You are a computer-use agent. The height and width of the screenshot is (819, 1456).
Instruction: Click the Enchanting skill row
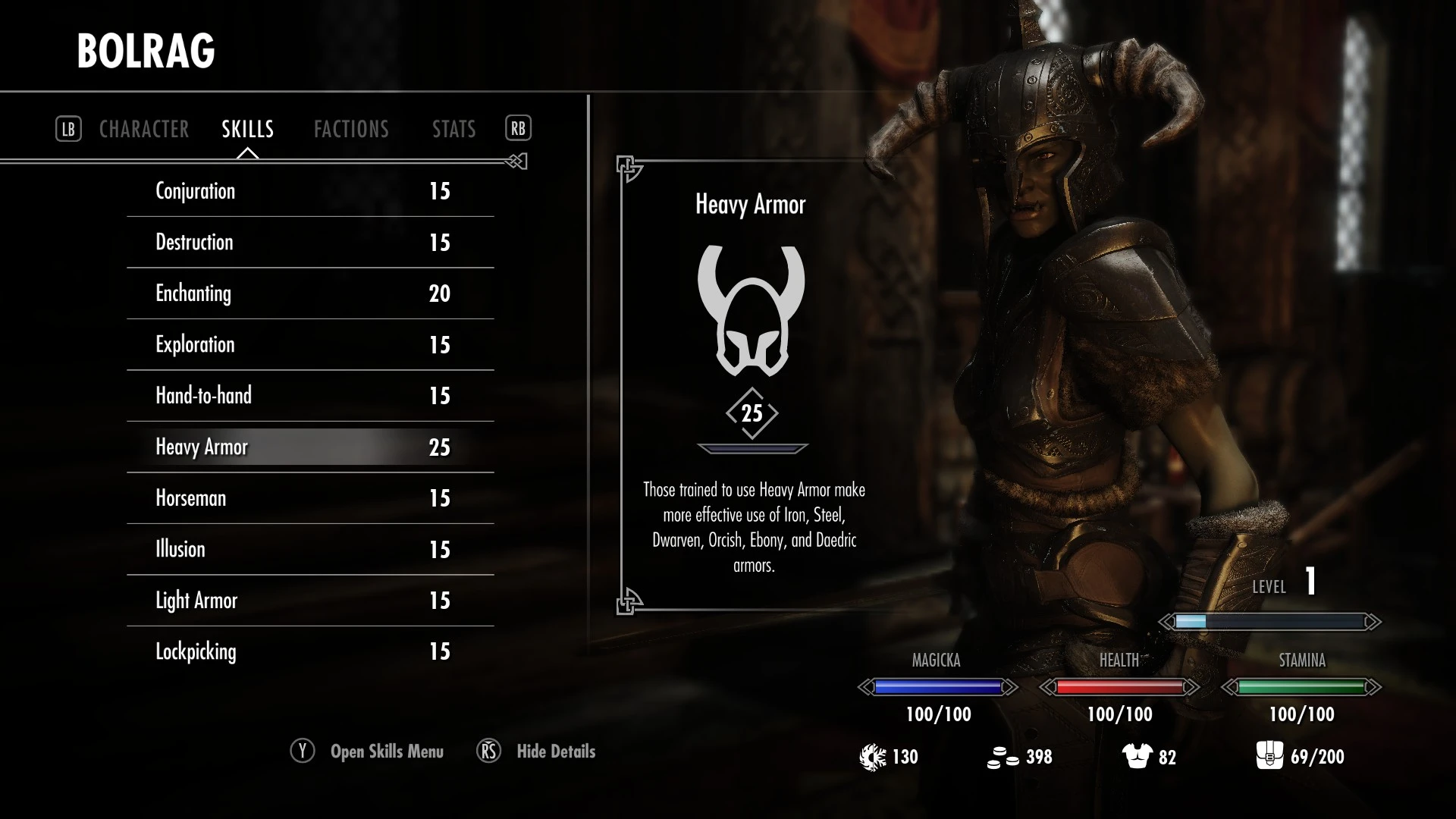tap(310, 293)
